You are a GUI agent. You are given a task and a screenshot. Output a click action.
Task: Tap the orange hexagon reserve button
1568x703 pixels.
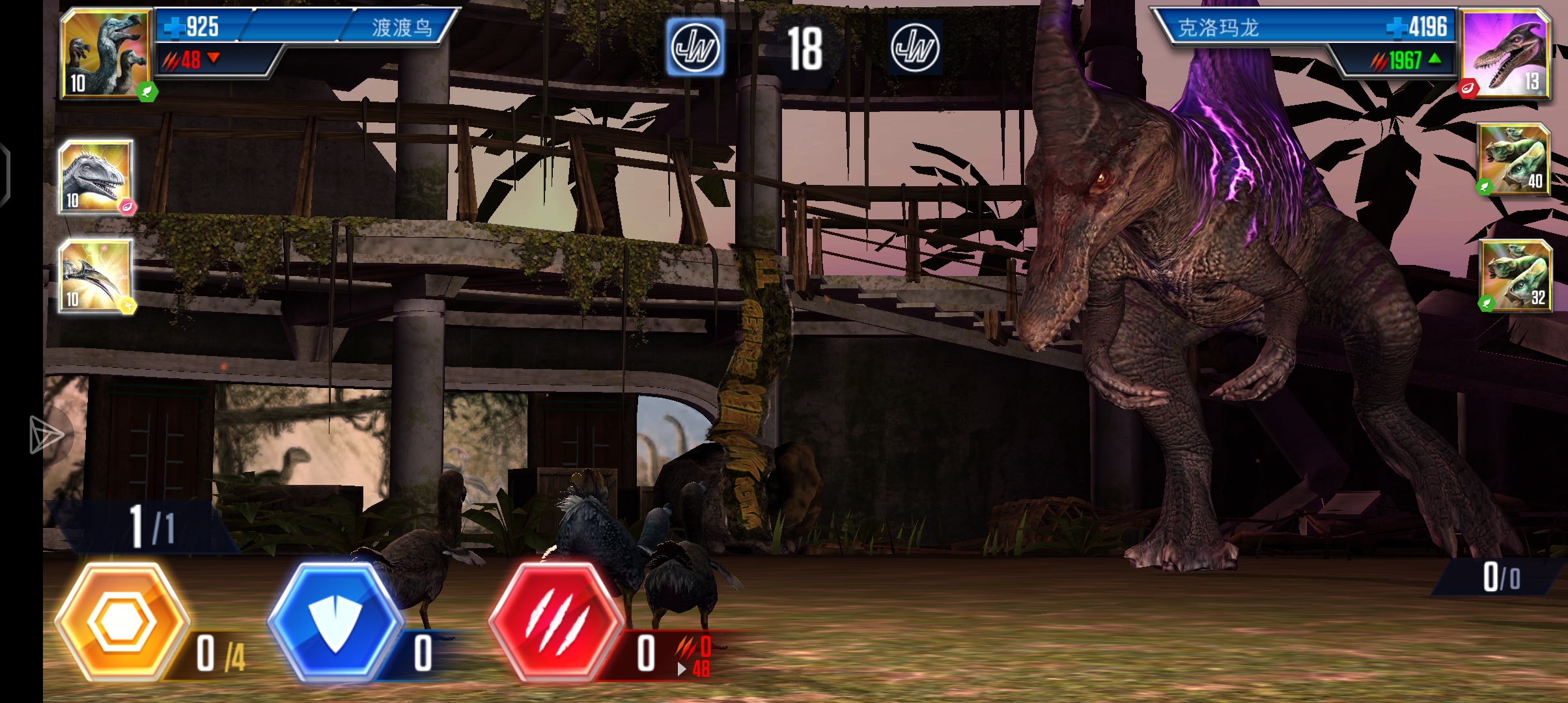click(x=122, y=622)
